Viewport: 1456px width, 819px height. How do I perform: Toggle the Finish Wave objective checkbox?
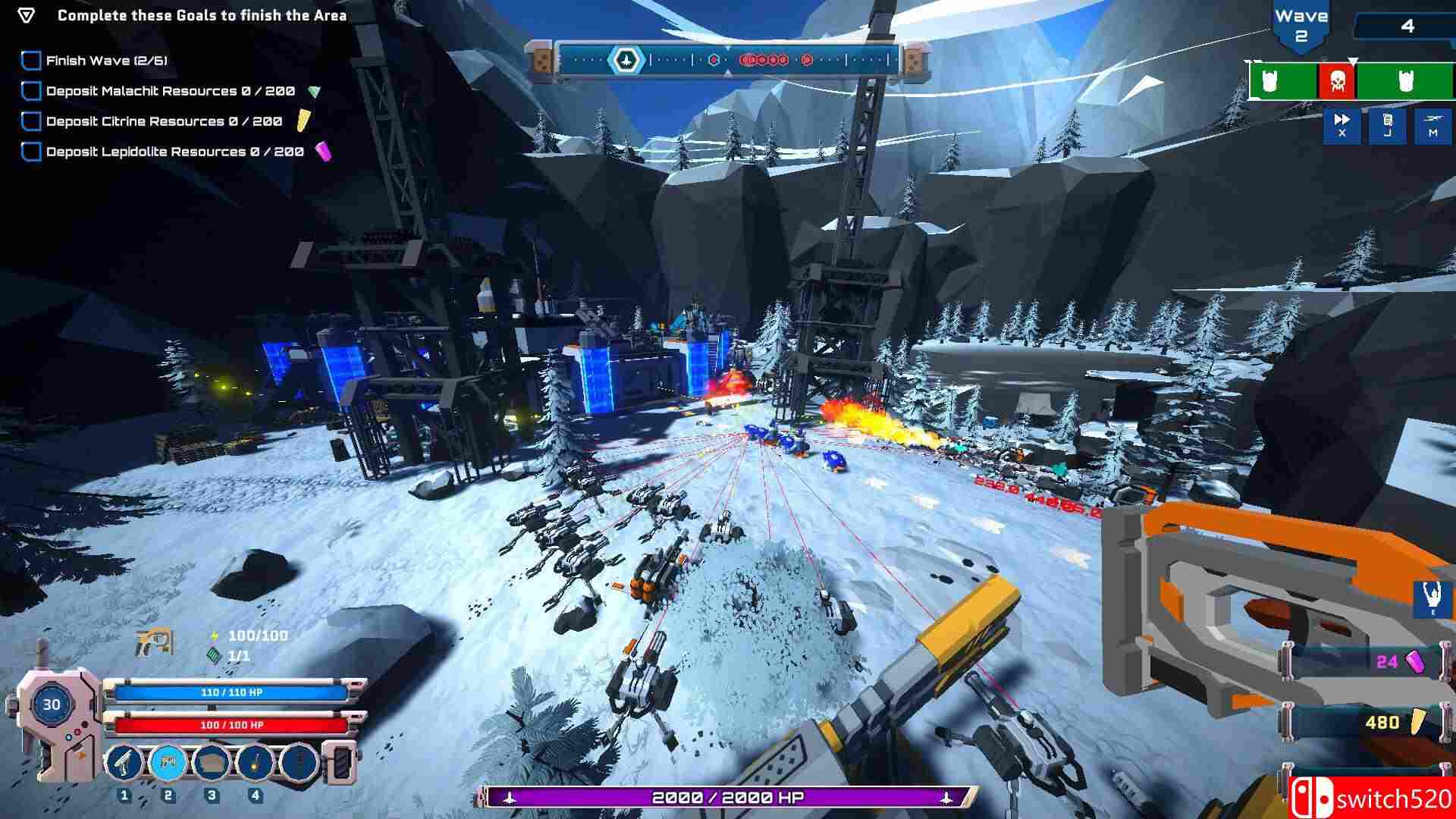[x=31, y=61]
